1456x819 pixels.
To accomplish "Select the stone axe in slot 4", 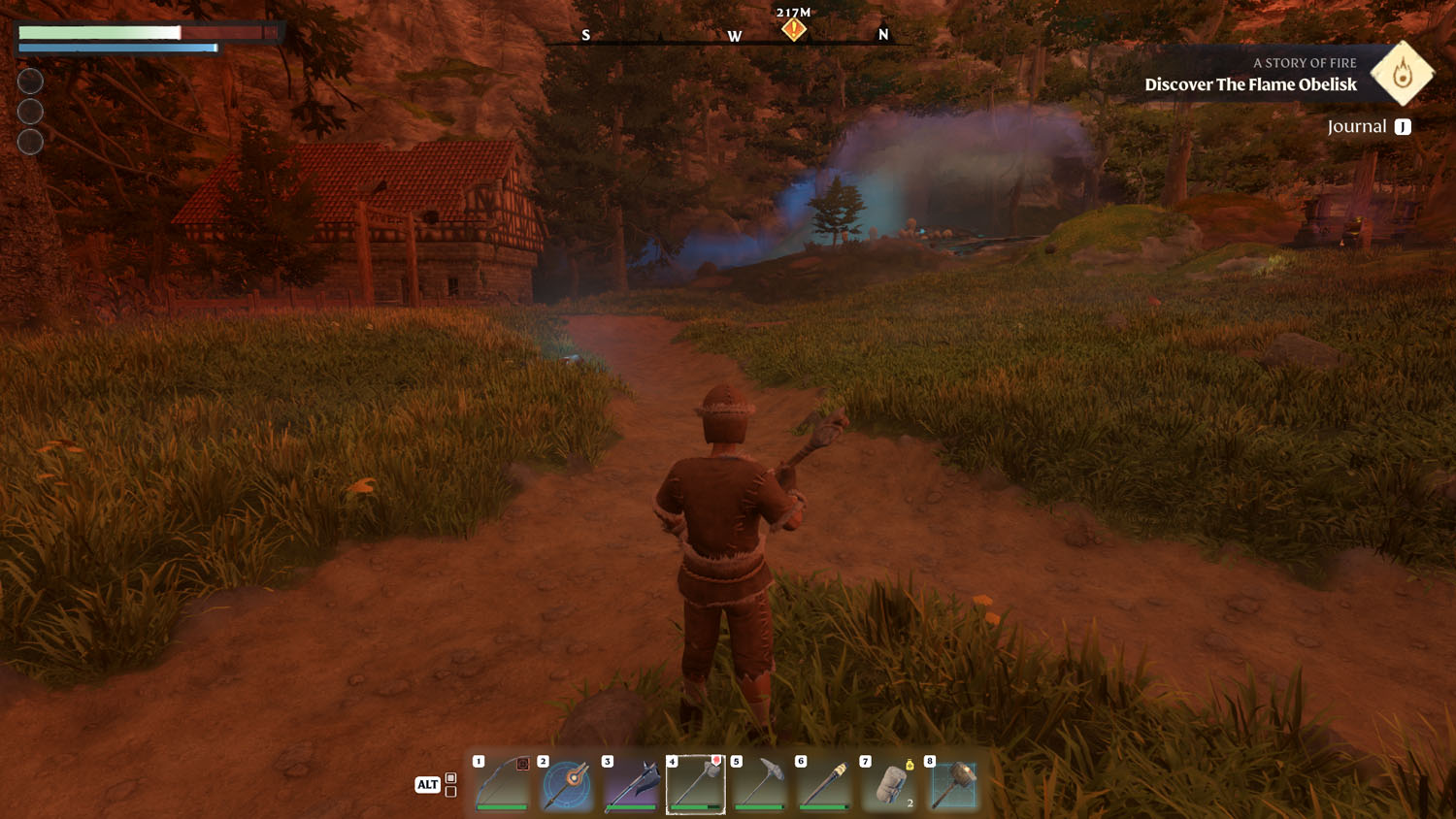I will [x=696, y=784].
